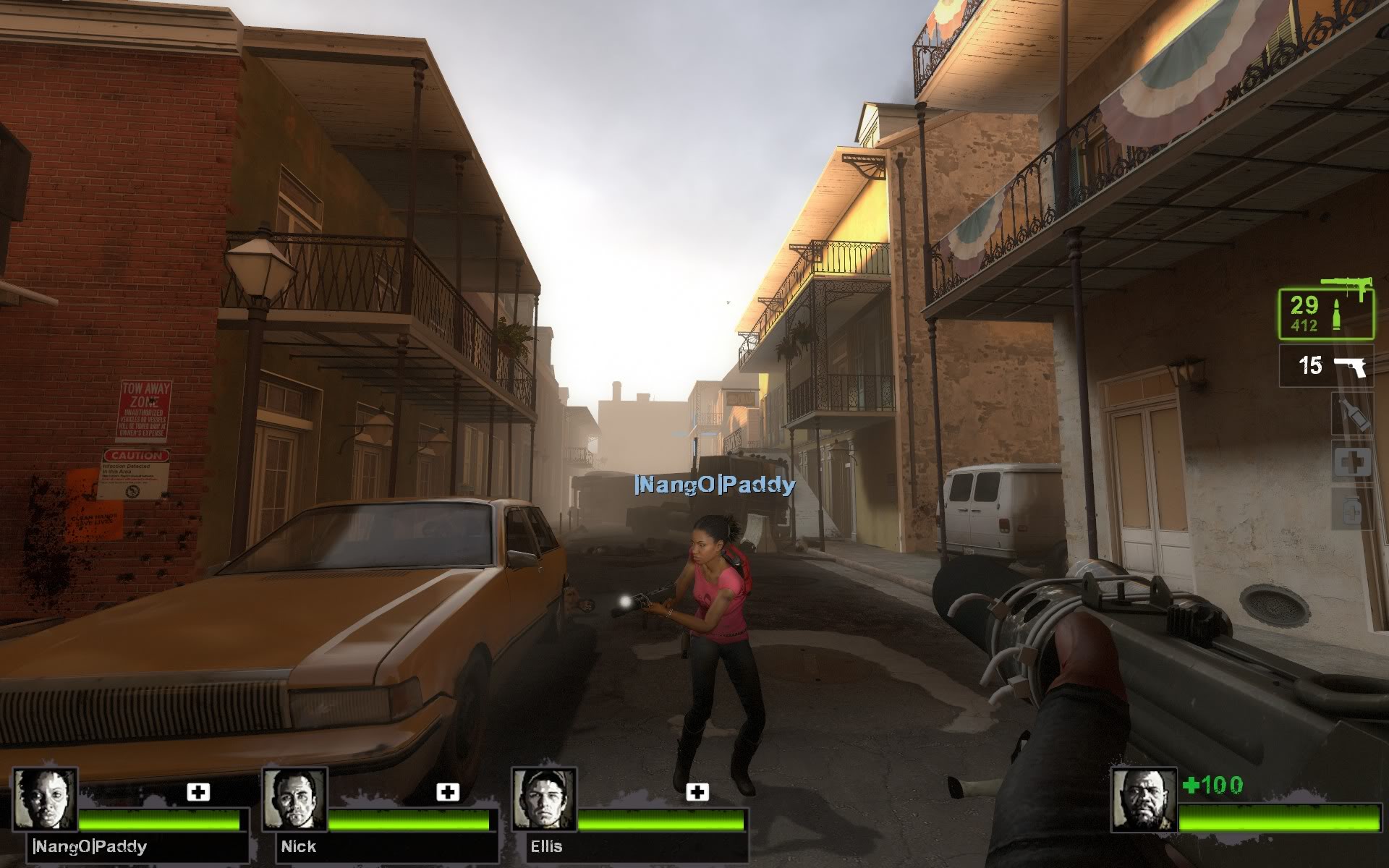Click your own survivor portrait
Viewport: 1389px width, 868px height.
tap(1143, 799)
